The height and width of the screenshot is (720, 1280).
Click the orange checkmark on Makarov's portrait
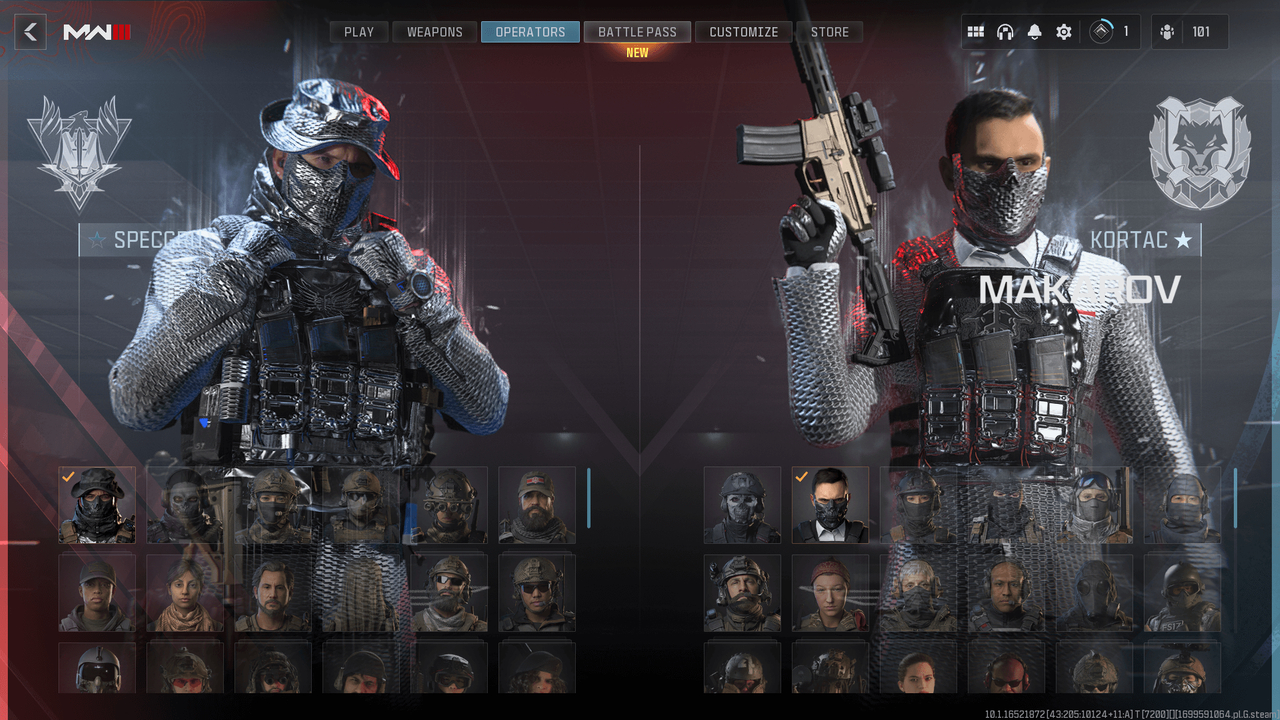click(x=800, y=478)
